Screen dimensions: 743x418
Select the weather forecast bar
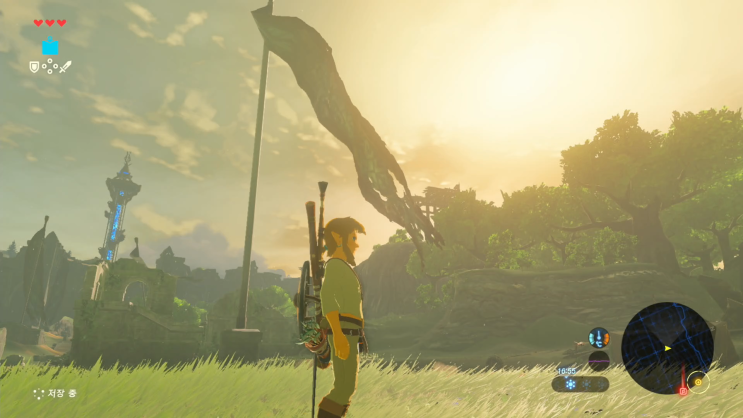tap(580, 384)
